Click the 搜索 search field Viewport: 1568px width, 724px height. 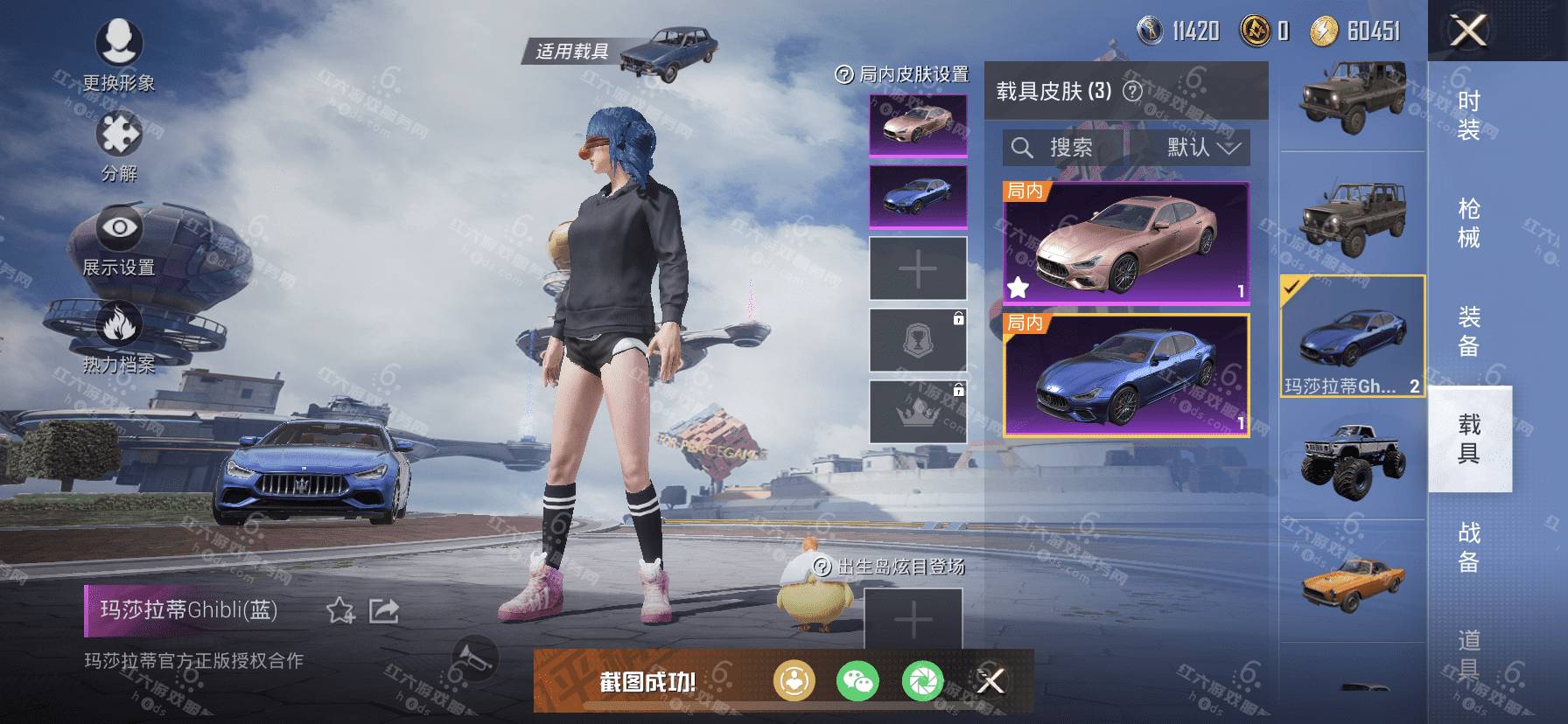pos(1064,148)
